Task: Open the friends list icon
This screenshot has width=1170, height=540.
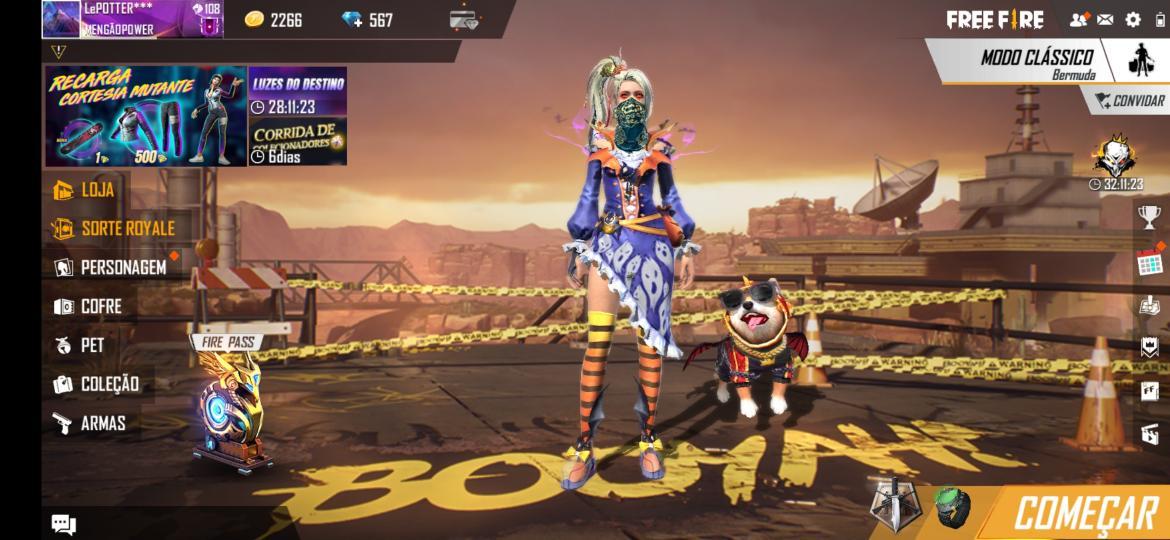Action: (x=1078, y=19)
